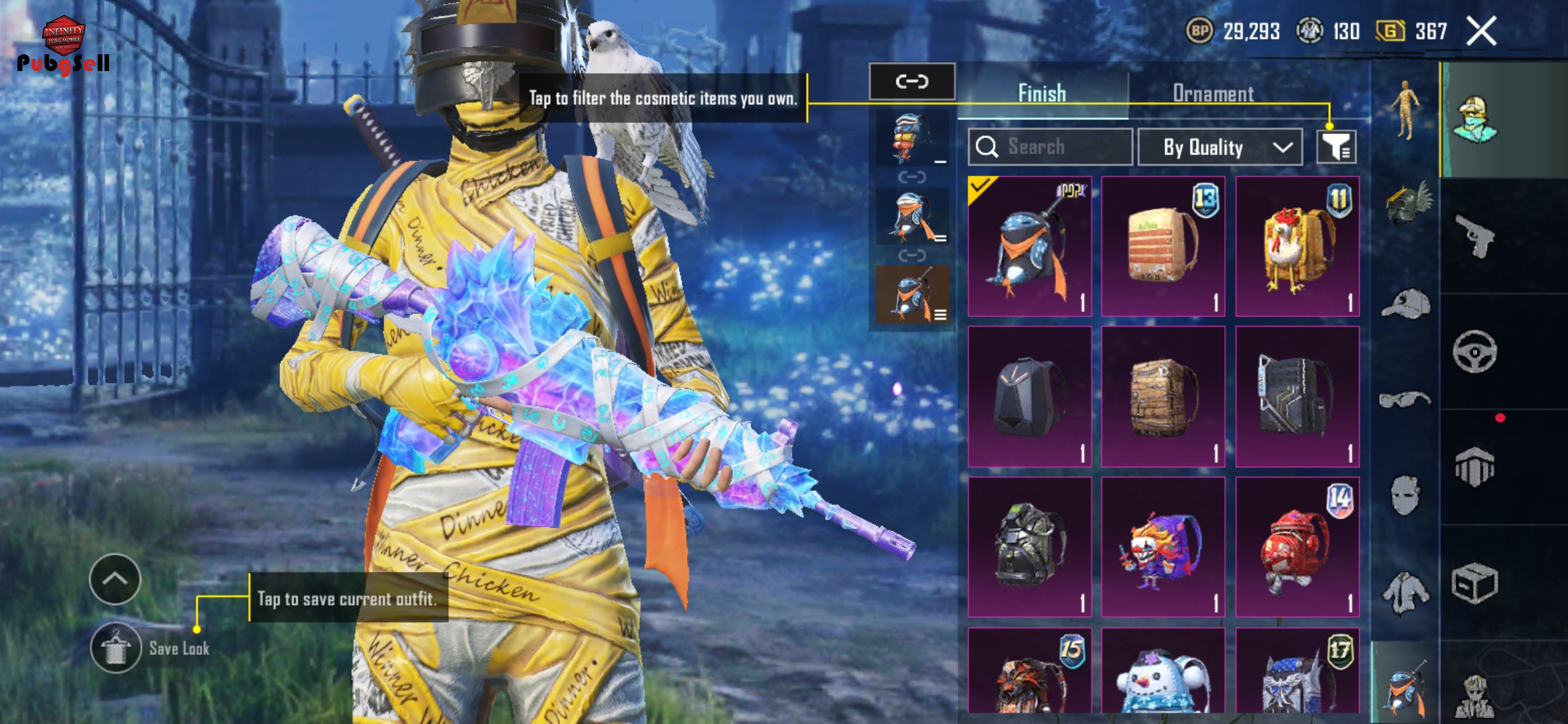Switch to the Ornament tab
Image resolution: width=1568 pixels, height=724 pixels.
pyautogui.click(x=1213, y=93)
